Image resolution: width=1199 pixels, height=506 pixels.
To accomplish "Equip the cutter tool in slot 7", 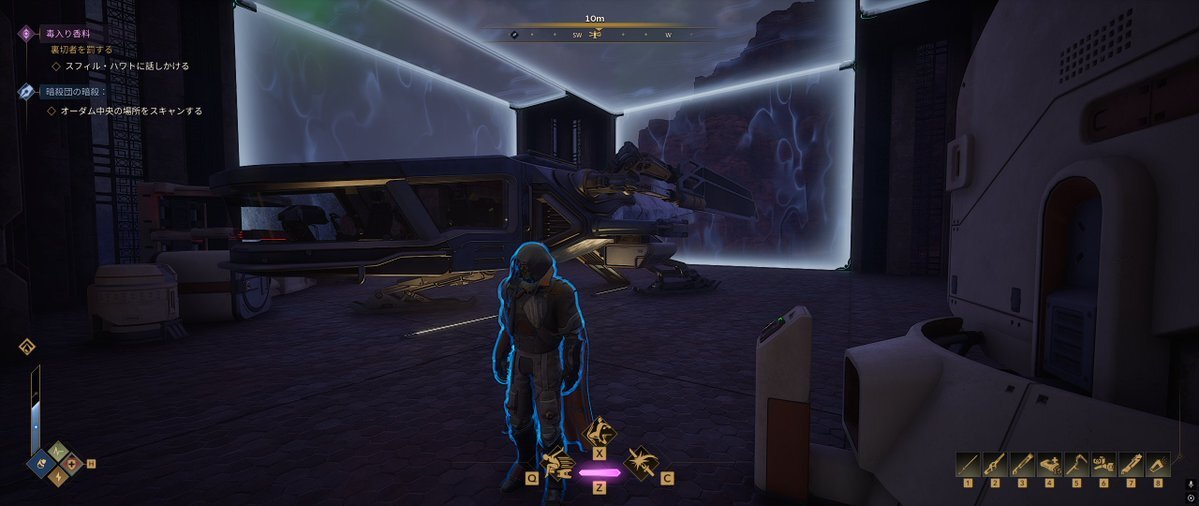I will pos(1130,464).
